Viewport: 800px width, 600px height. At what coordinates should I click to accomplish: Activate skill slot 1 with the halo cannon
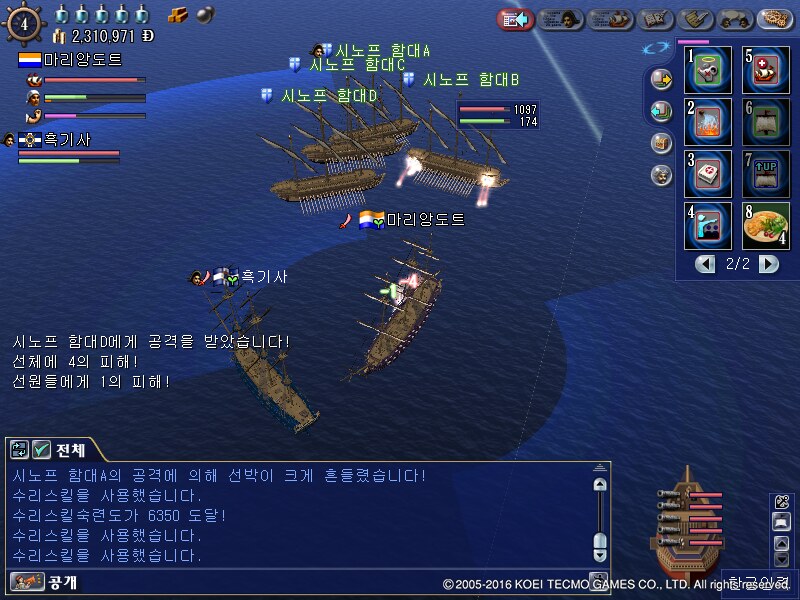pos(707,69)
